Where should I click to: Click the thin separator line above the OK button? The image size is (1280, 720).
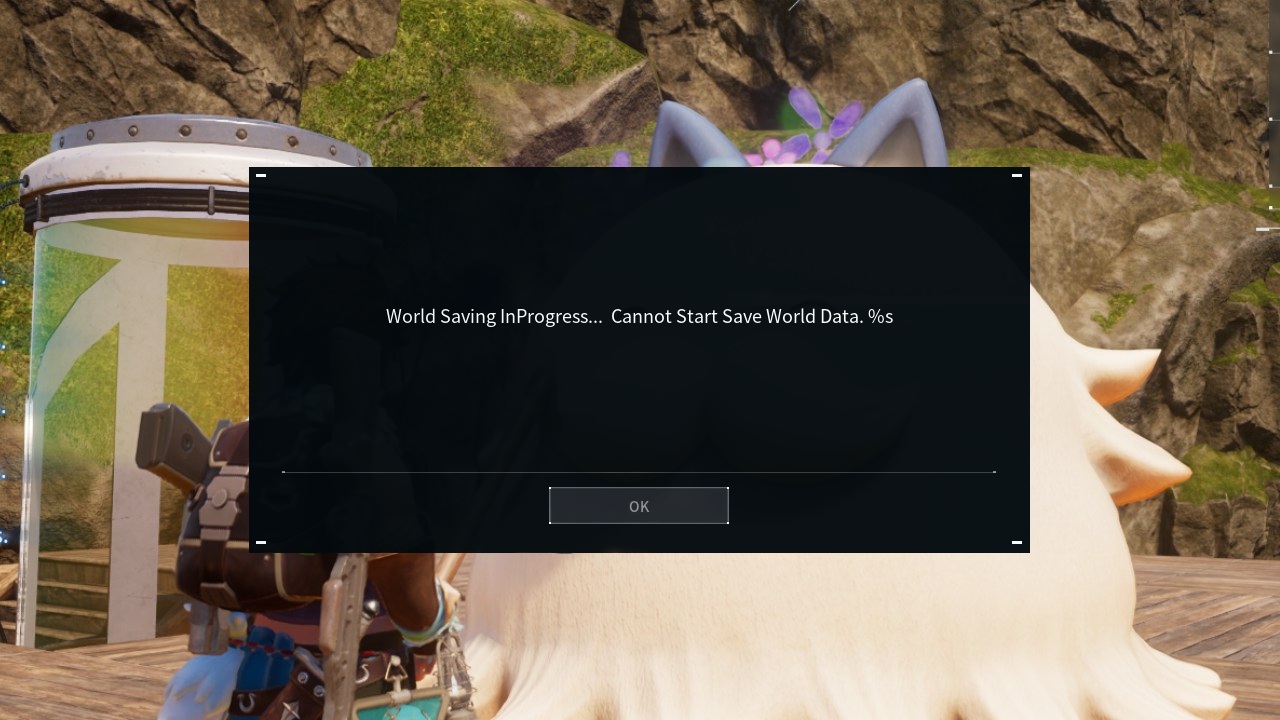tap(639, 471)
